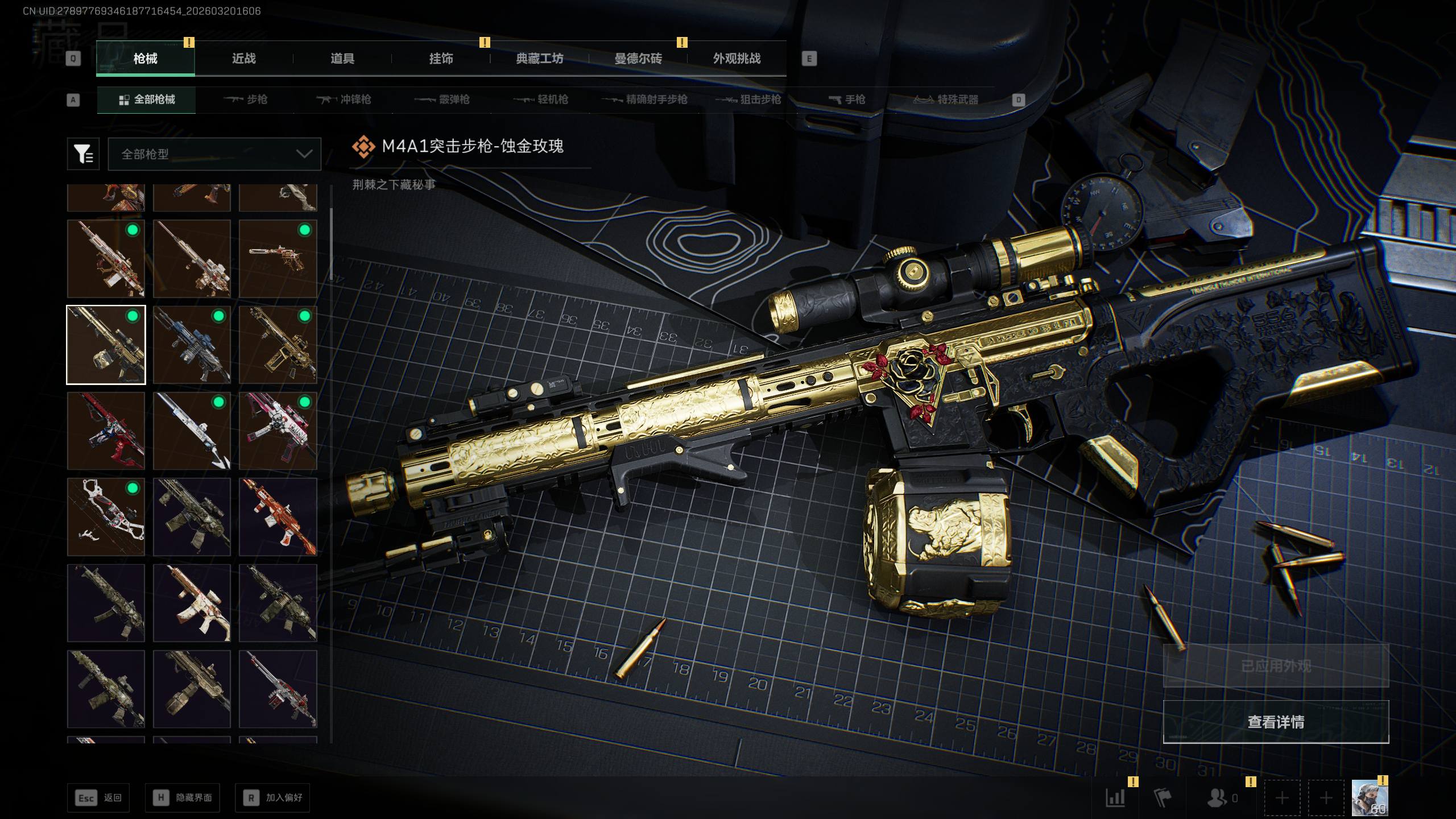Click the filter funnel icon button
Viewport: 1456px width, 819px height.
[x=83, y=154]
